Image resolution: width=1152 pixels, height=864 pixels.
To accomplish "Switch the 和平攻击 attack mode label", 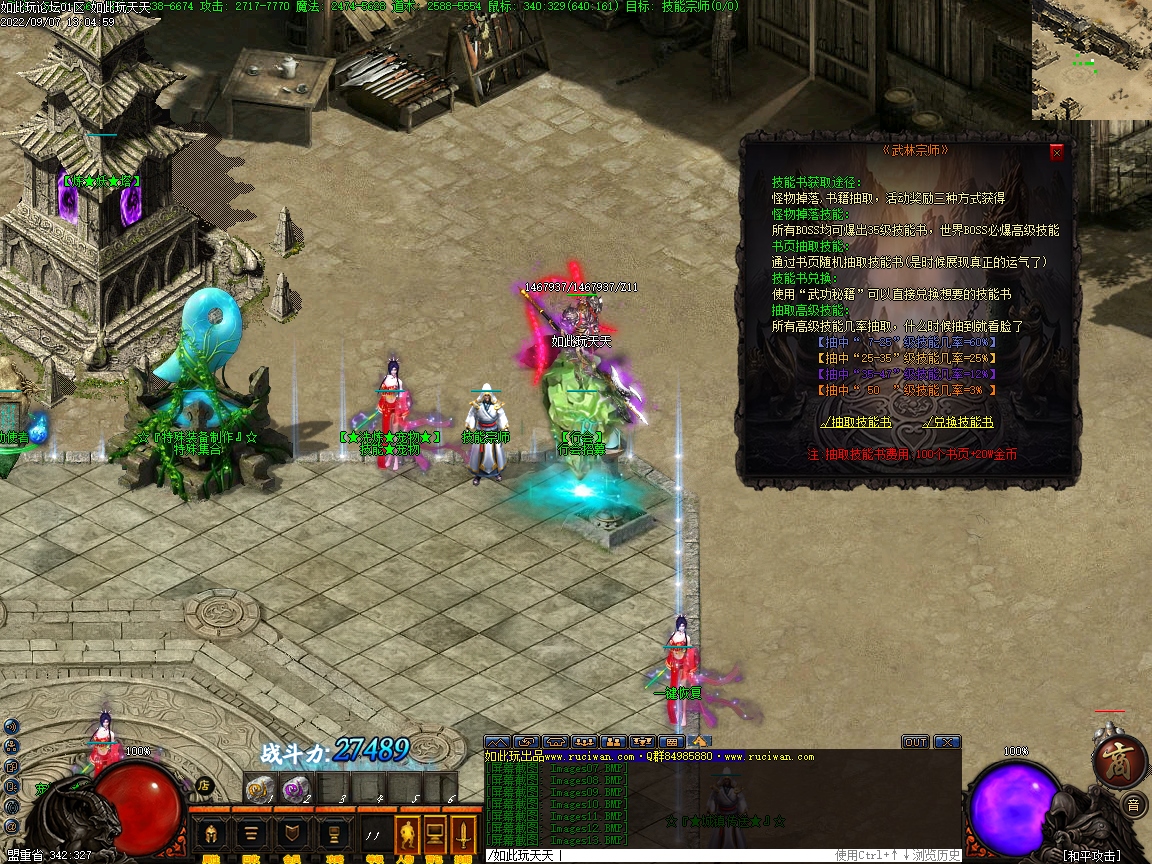I will [1094, 855].
